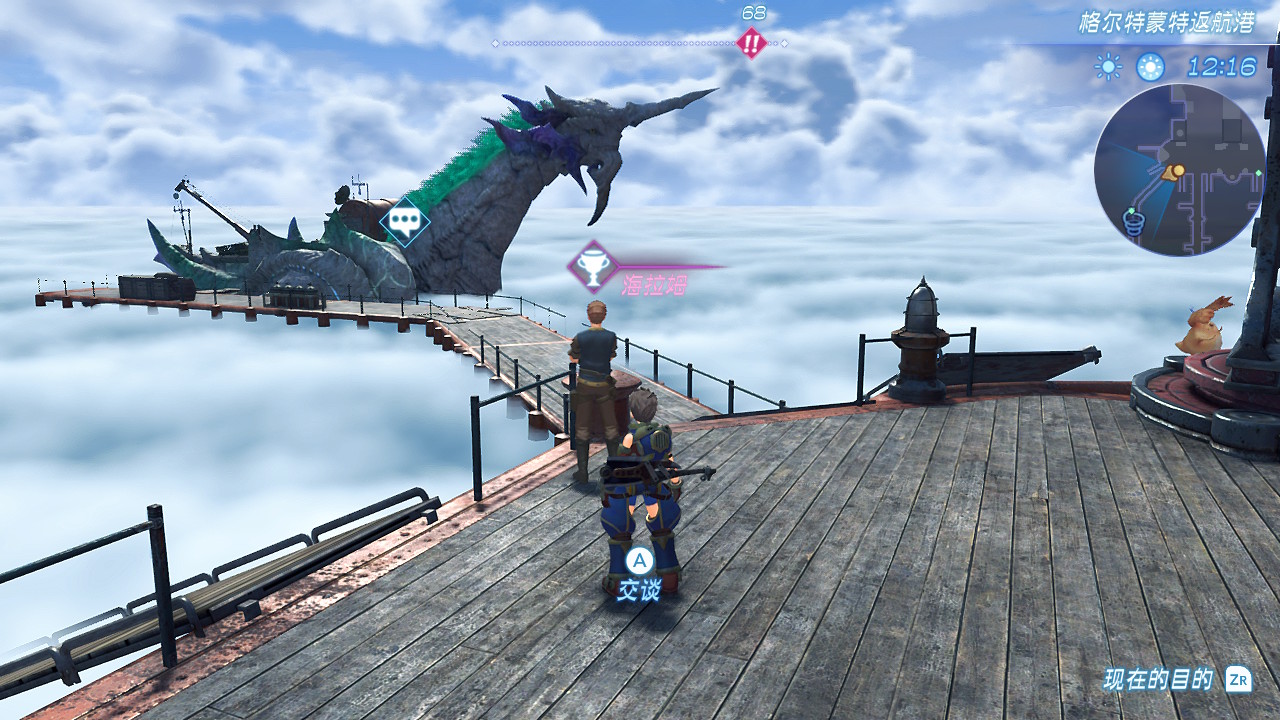This screenshot has width=1280, height=720.
Task: Select the red quest marker on the compass
Action: click(x=751, y=43)
